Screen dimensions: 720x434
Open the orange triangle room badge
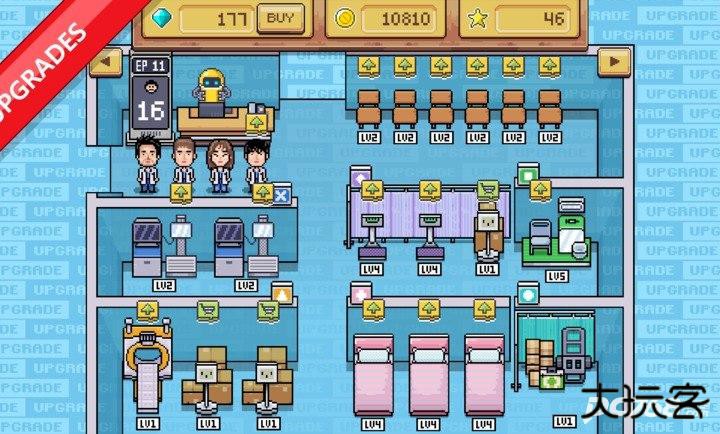(281, 294)
